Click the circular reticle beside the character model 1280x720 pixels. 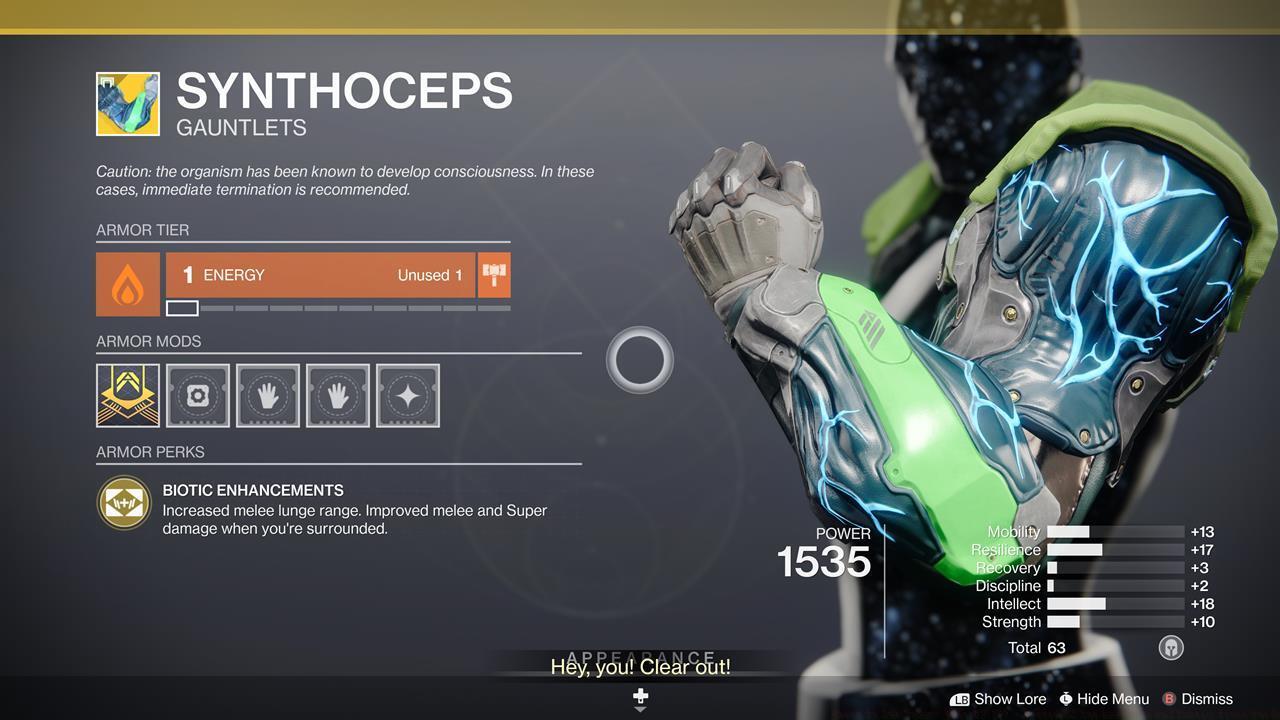pos(640,360)
